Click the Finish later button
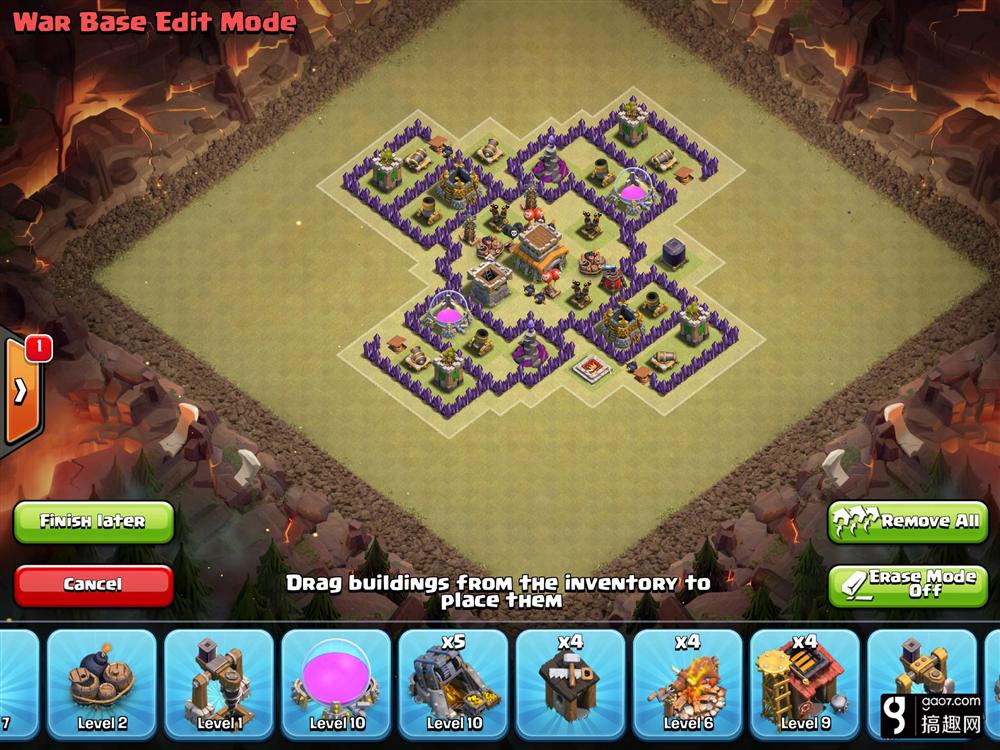This screenshot has width=1000, height=750. click(93, 521)
